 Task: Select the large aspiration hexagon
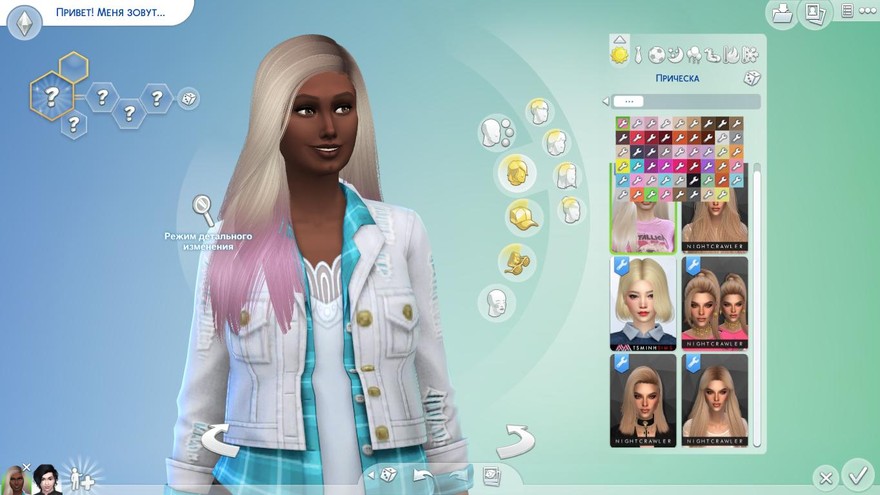tap(50, 97)
